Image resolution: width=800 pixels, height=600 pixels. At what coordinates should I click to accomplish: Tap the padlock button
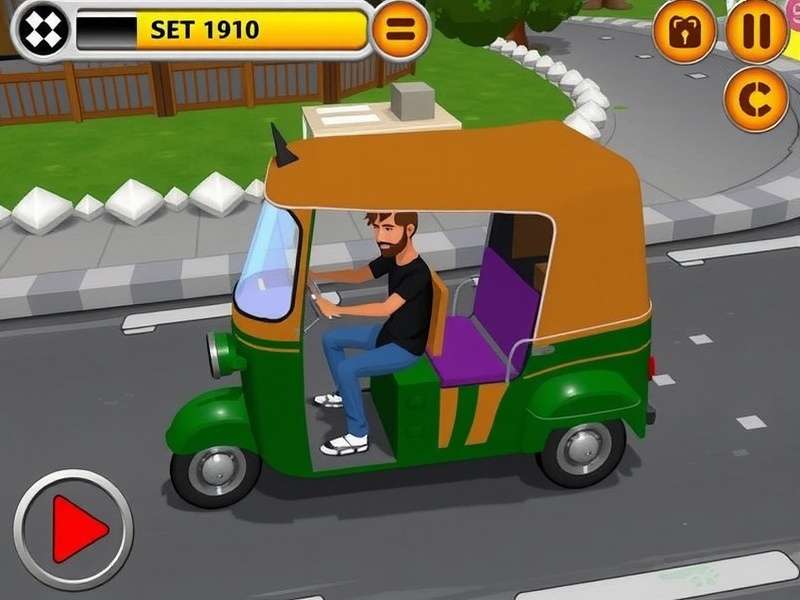tap(685, 31)
